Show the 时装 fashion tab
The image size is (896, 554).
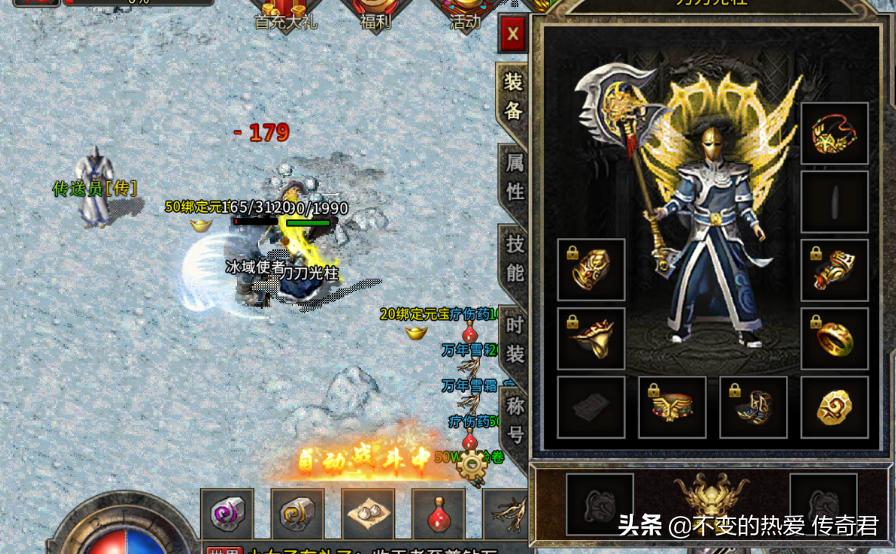pos(515,339)
